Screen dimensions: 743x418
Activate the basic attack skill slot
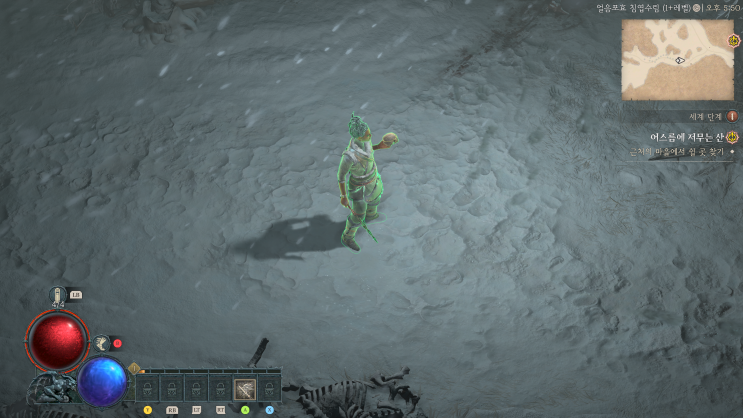click(x=245, y=388)
